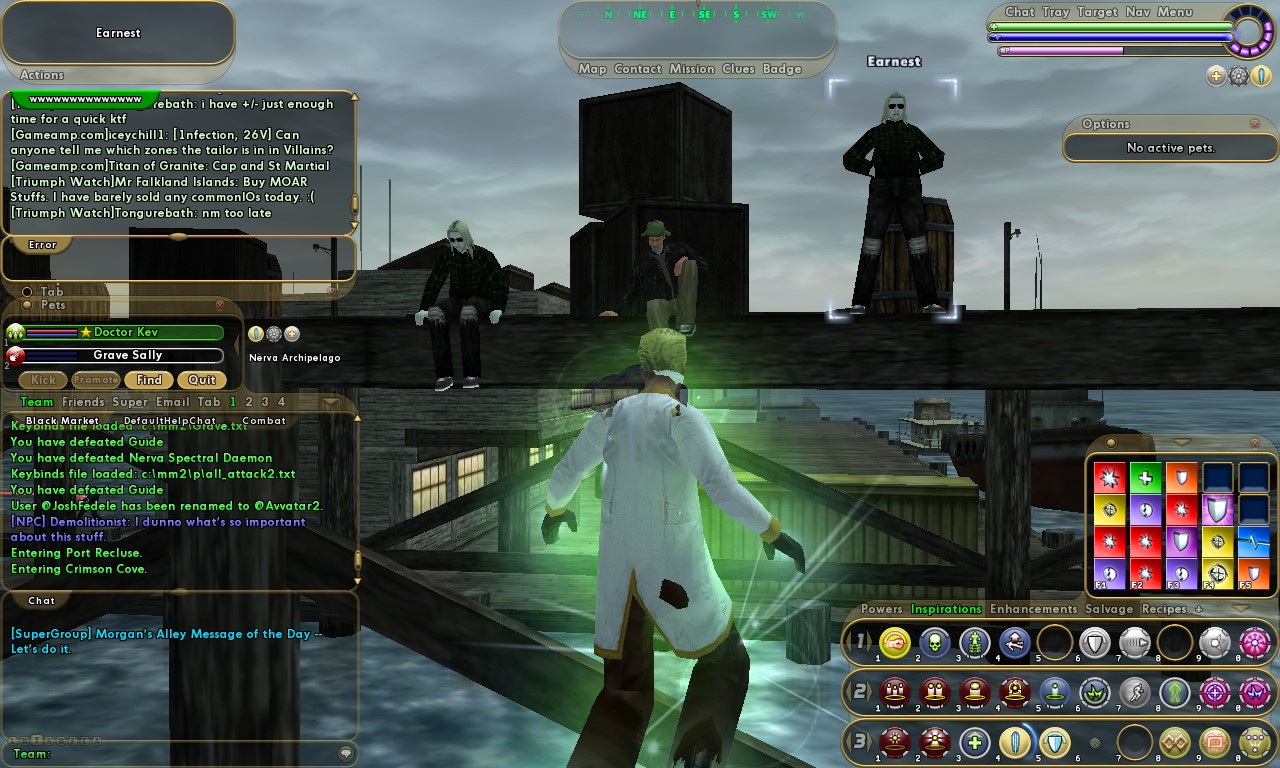Click the Find button in the team window

(149, 380)
